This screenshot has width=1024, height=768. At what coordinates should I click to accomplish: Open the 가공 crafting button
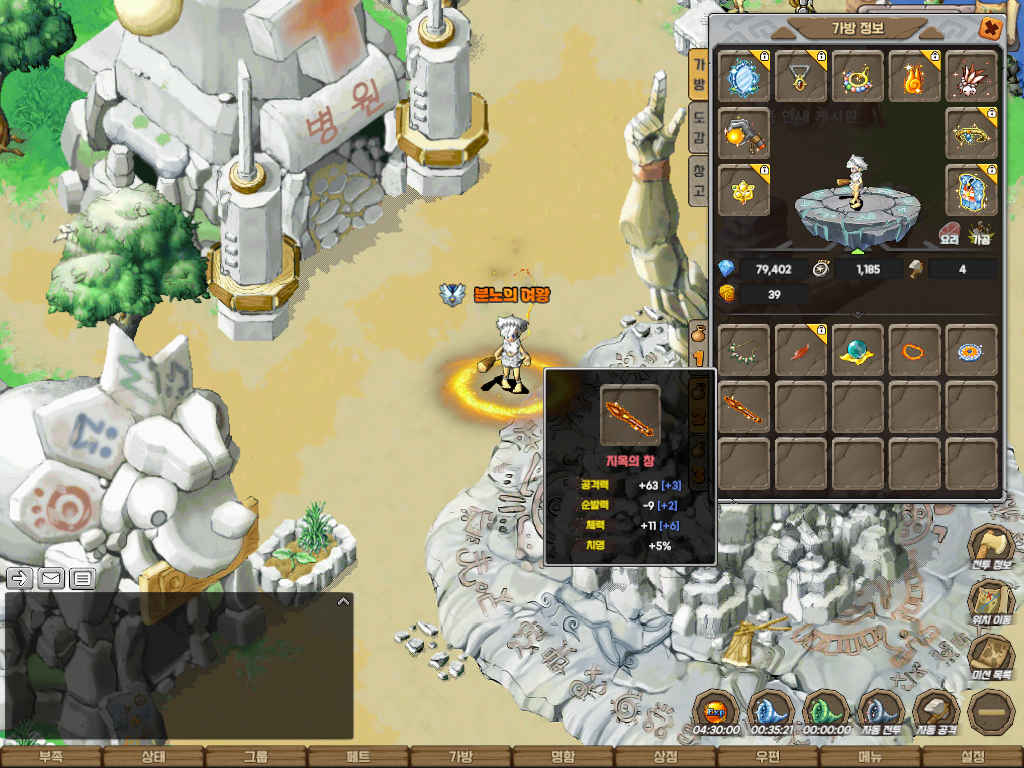tap(979, 236)
